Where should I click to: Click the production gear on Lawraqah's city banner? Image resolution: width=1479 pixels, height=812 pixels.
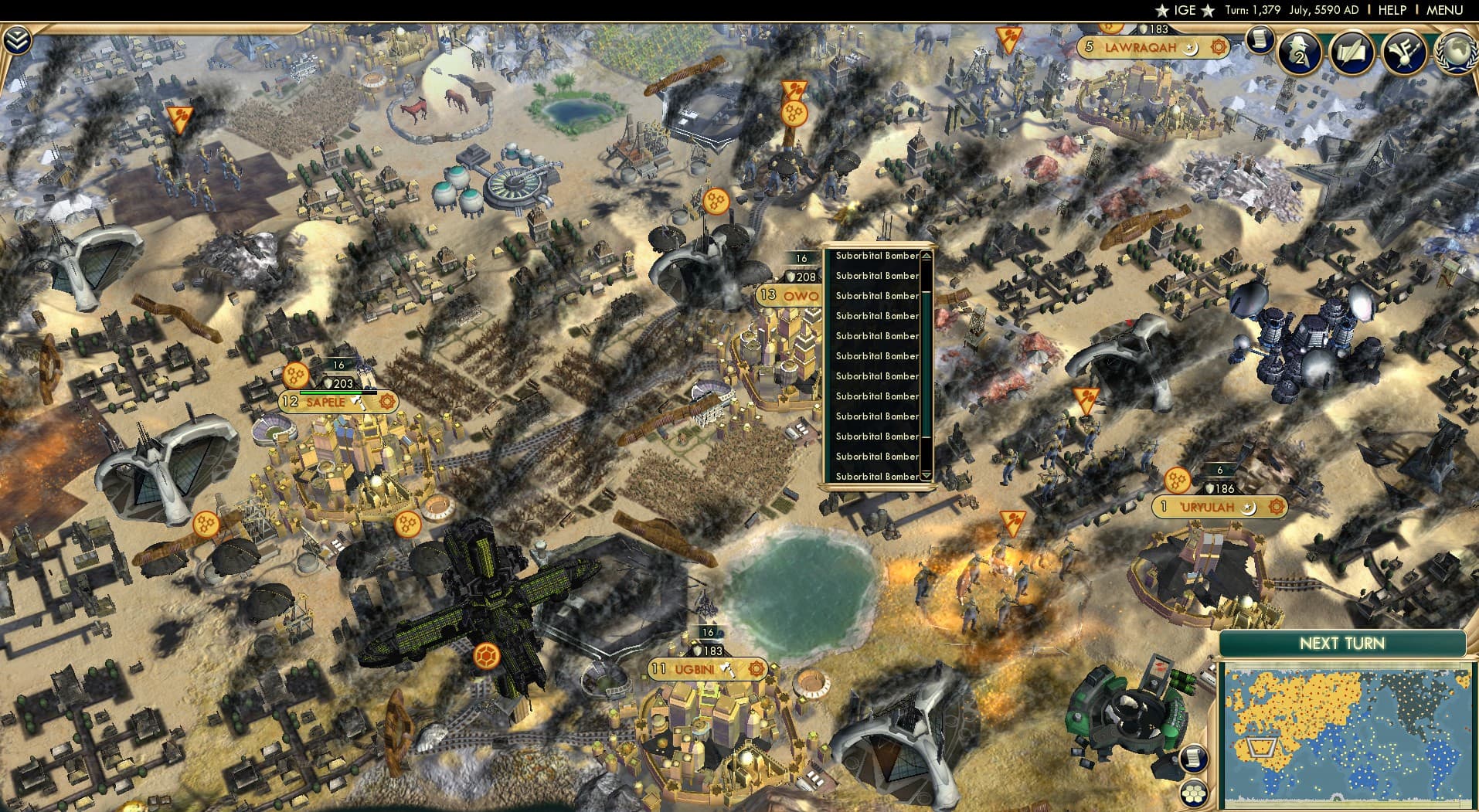[x=1219, y=47]
